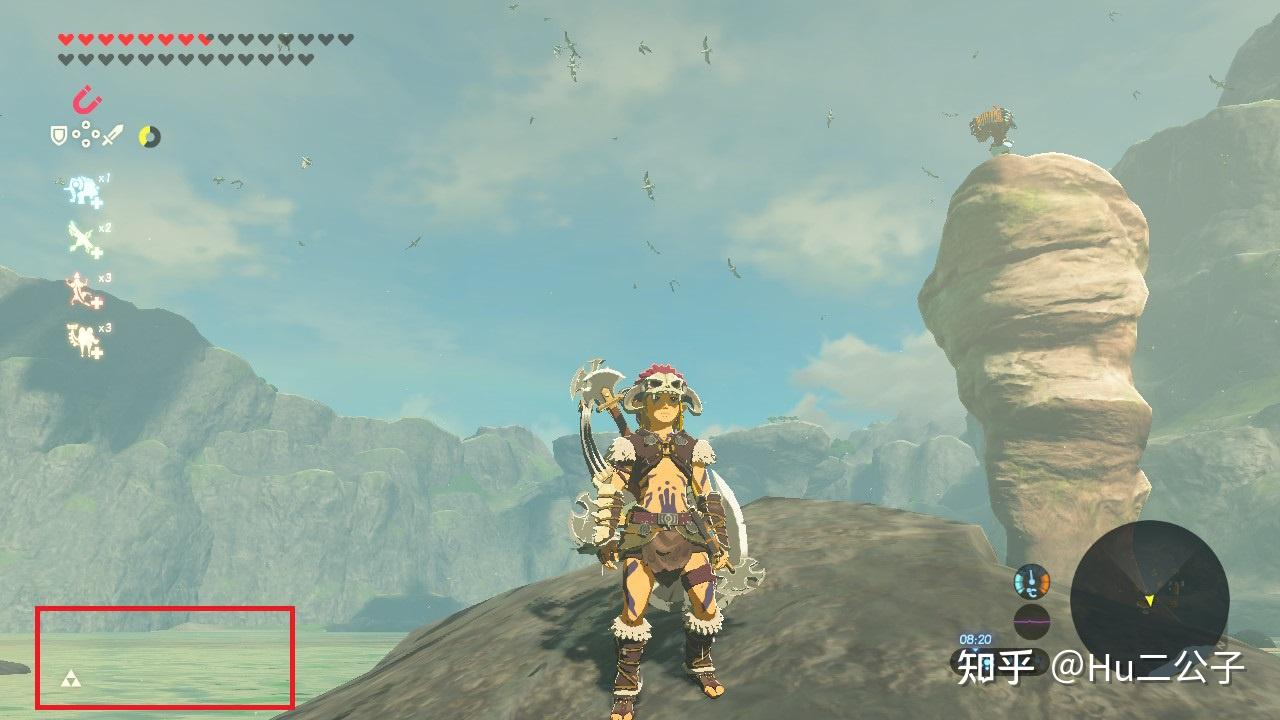Click the shield equipment icon
The height and width of the screenshot is (720, 1280).
click(60, 135)
